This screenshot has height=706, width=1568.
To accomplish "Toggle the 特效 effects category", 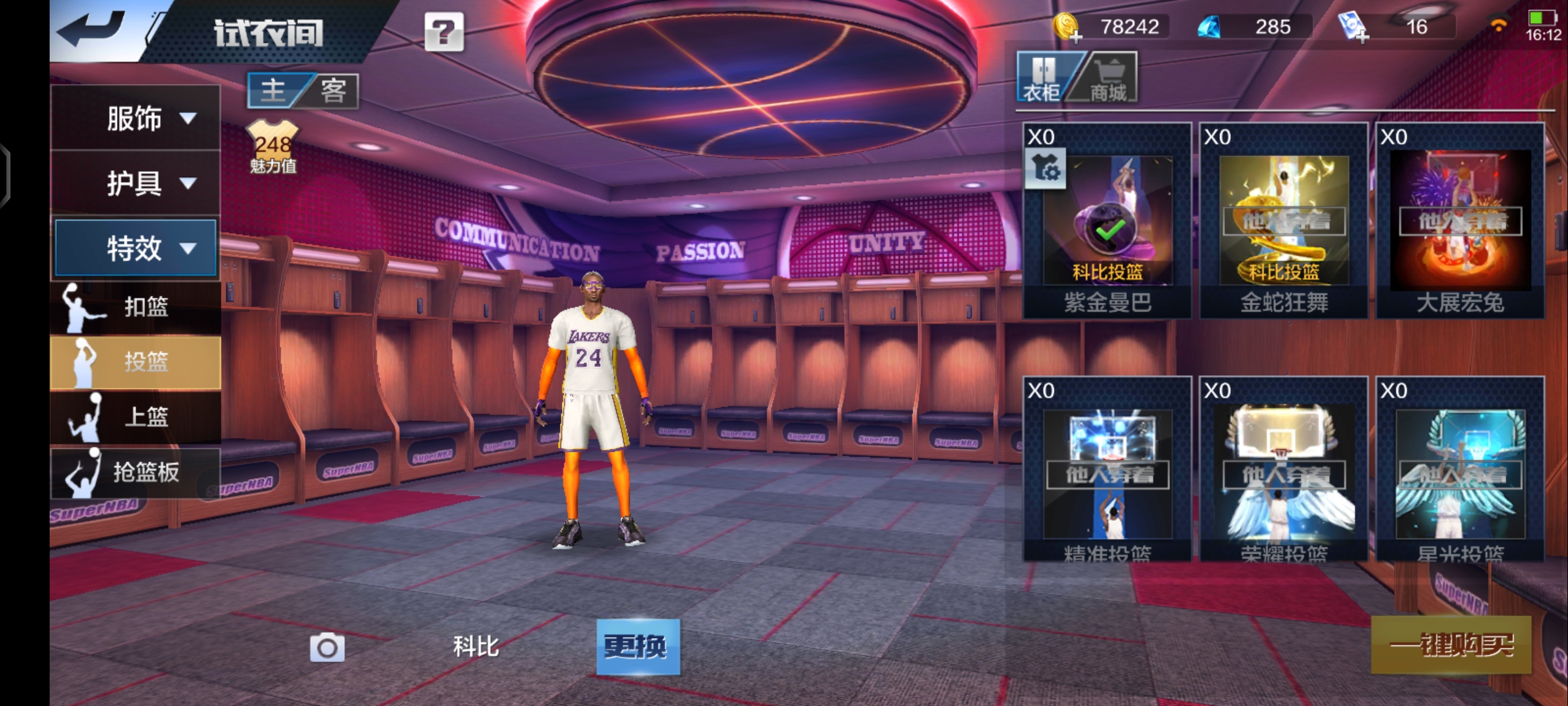I will [x=136, y=248].
